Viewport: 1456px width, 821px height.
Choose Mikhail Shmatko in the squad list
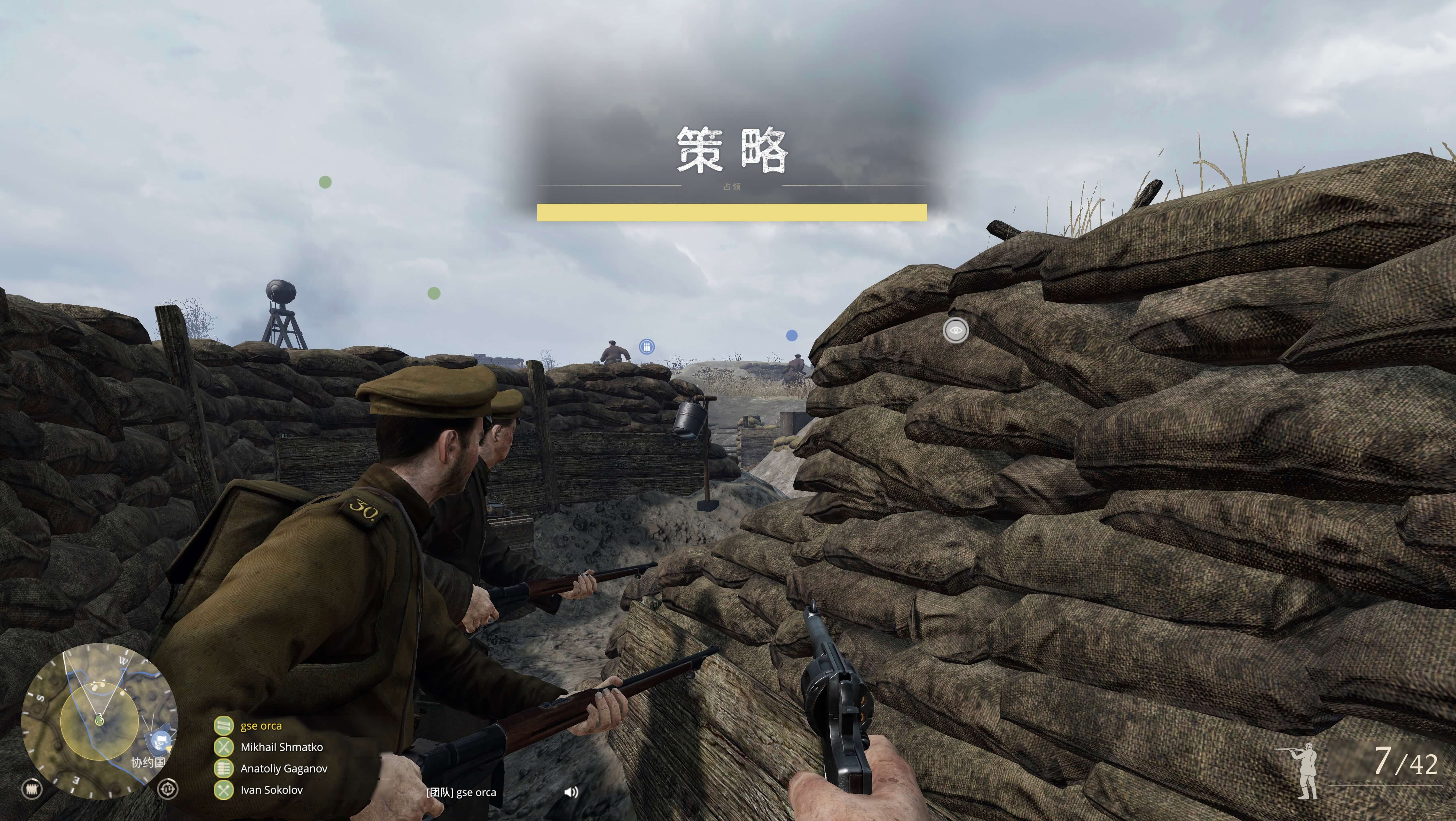[x=281, y=748]
